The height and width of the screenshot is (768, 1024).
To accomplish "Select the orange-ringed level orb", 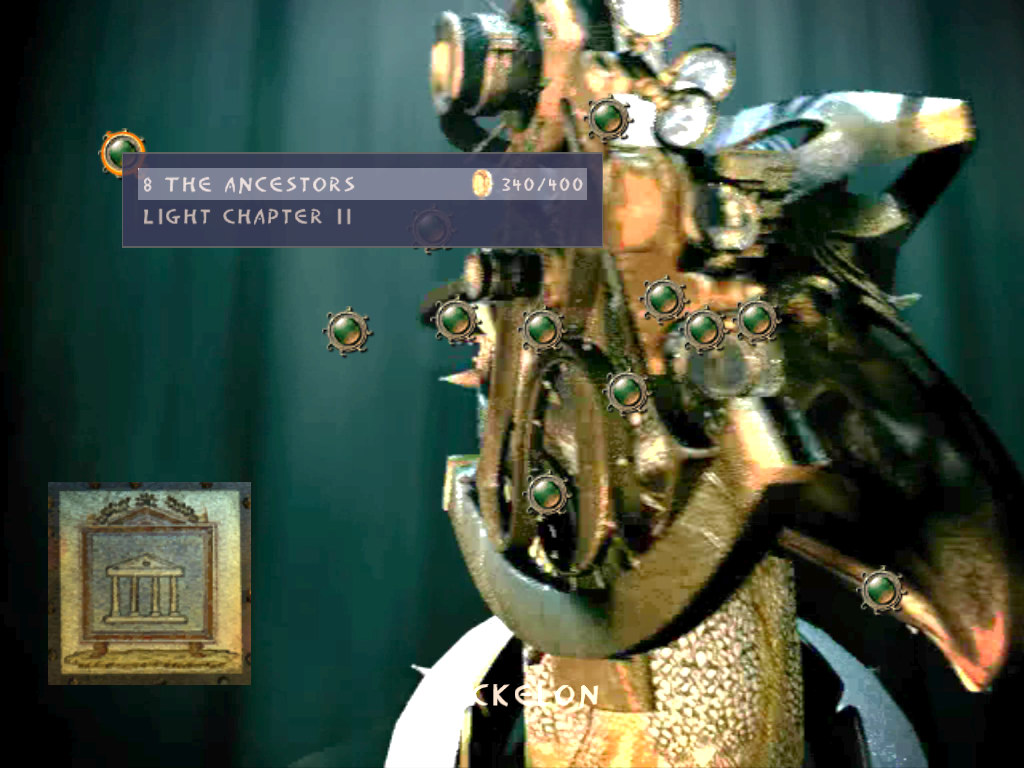I will [122, 152].
